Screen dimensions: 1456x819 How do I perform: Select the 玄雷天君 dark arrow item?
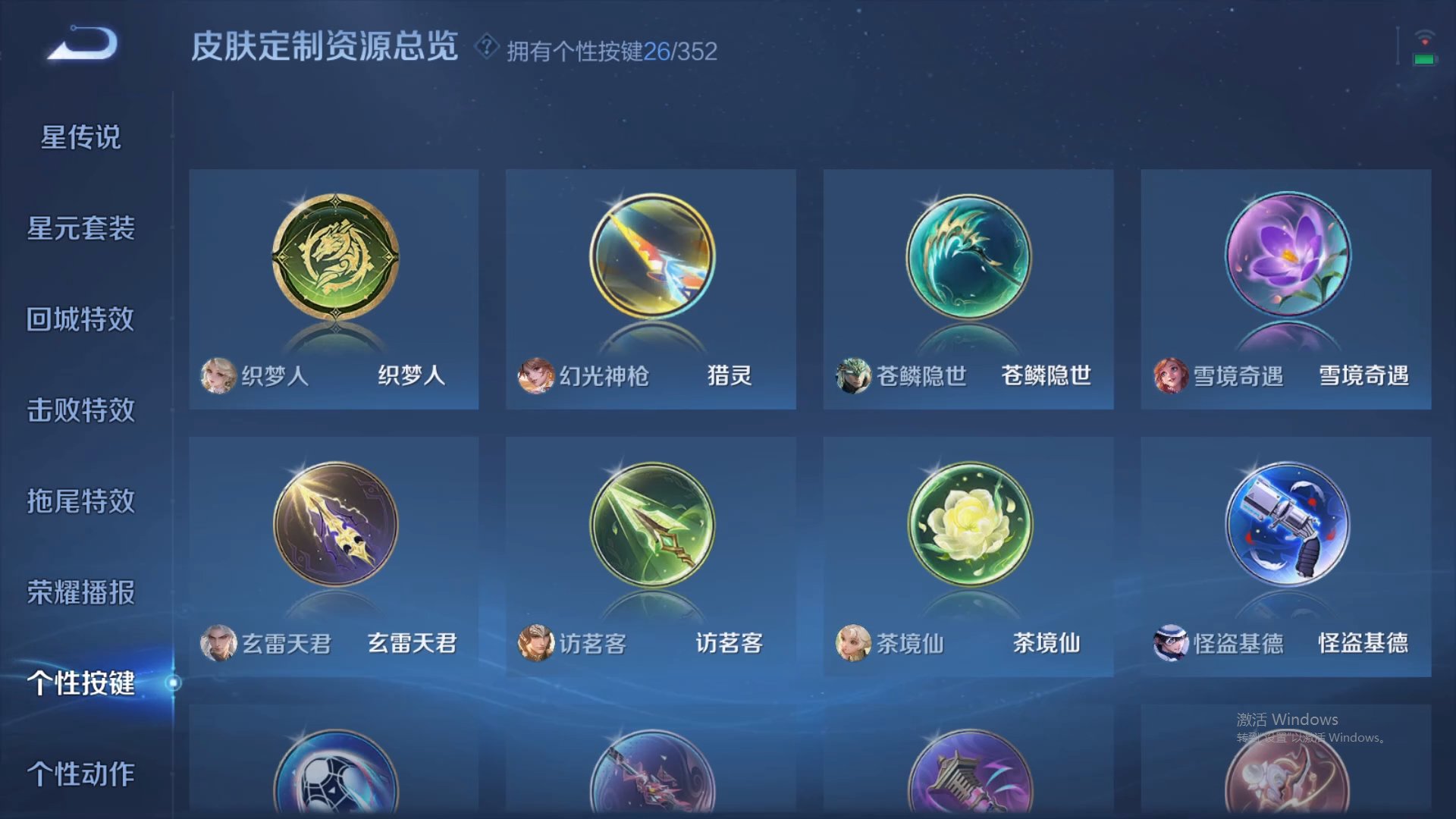pos(334,523)
